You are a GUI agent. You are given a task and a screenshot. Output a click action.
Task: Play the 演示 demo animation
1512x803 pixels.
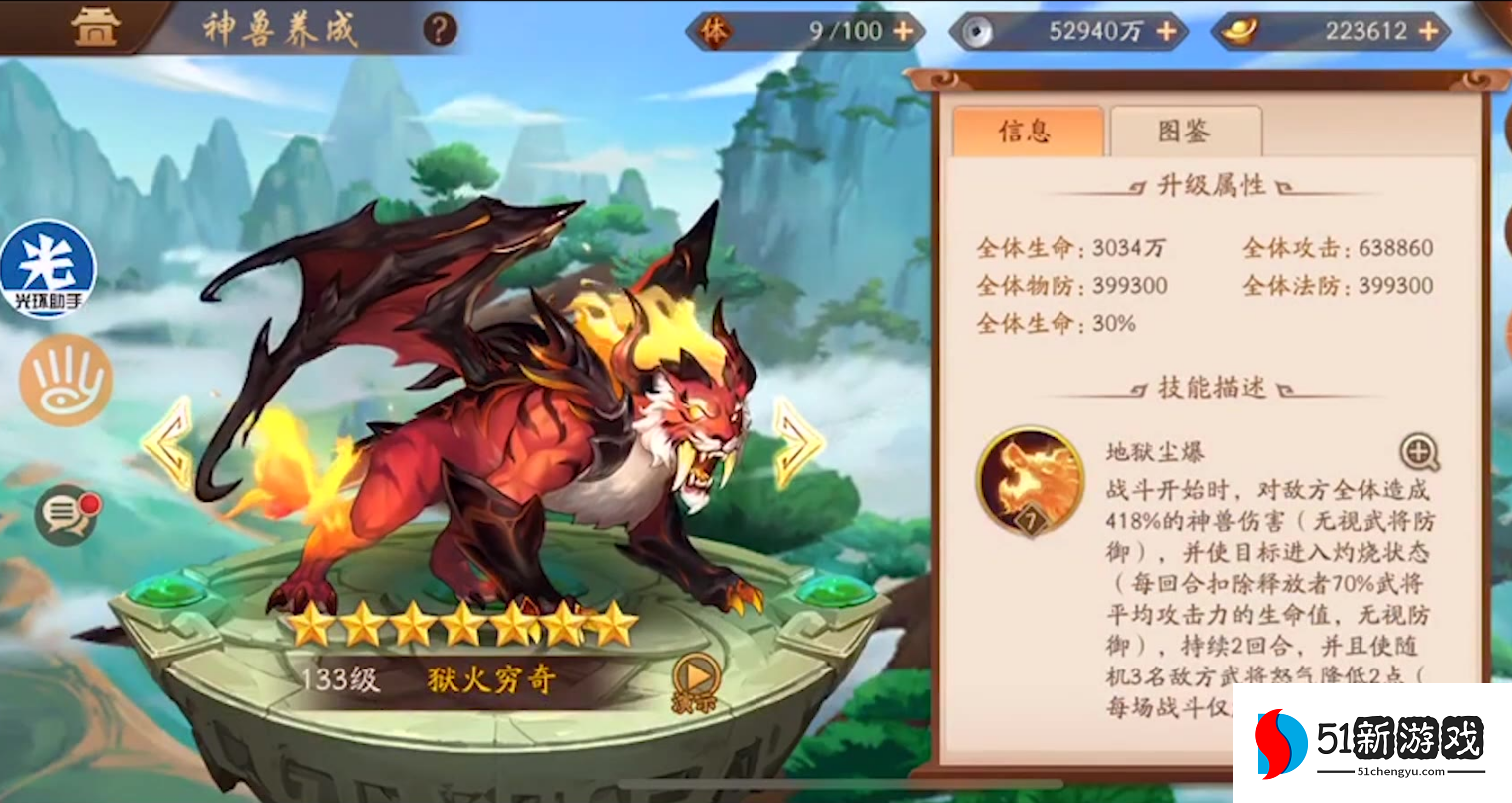(x=698, y=676)
